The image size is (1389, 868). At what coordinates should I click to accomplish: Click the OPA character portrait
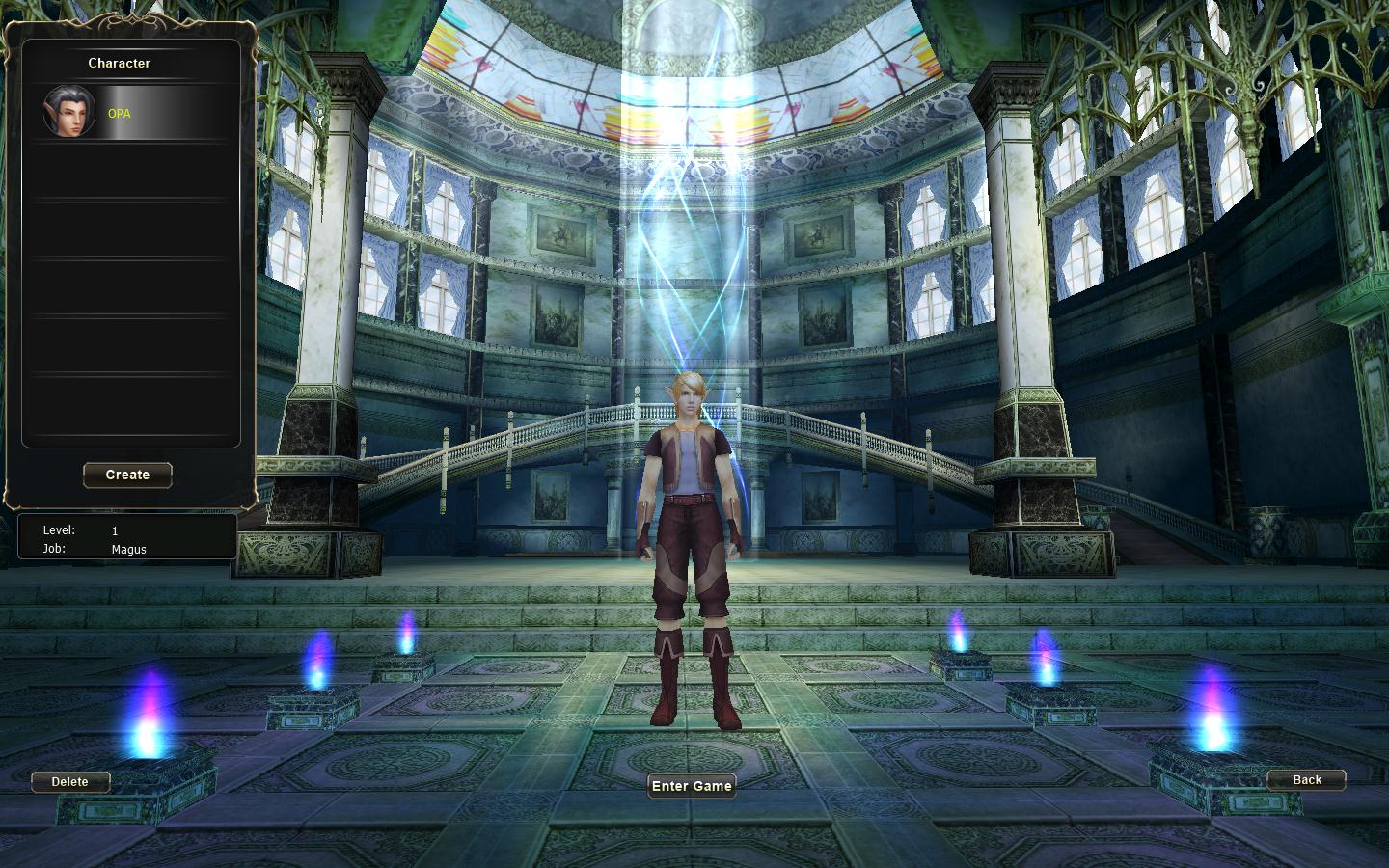click(69, 112)
